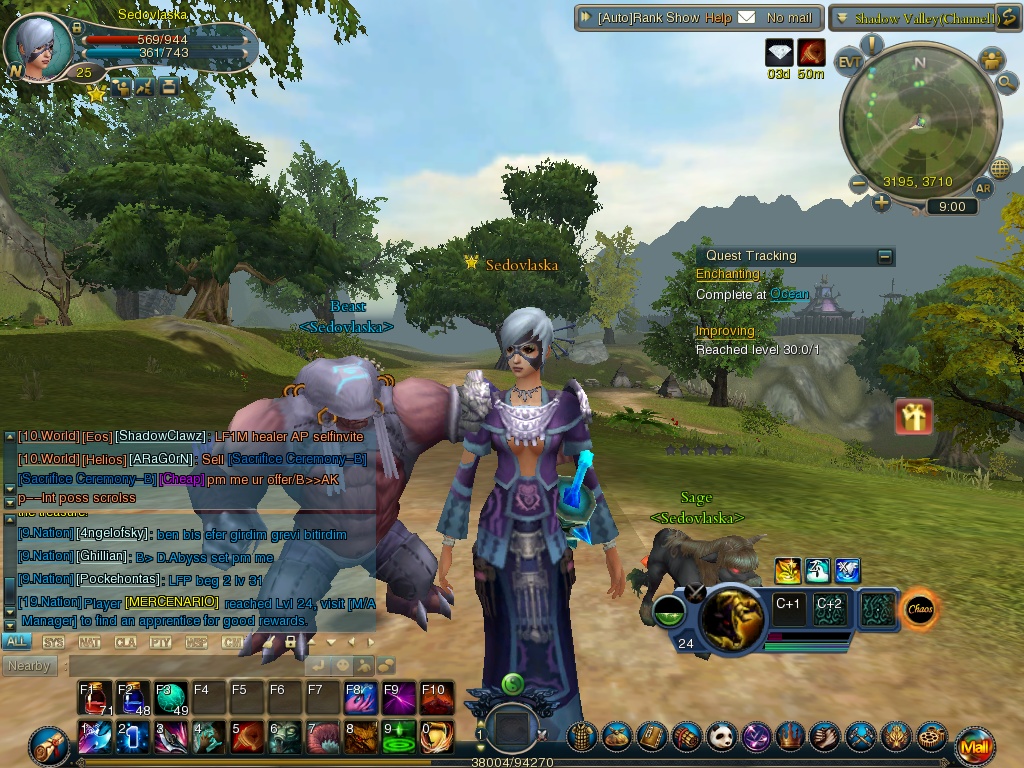Zoom out the minimap with minus button
Viewport: 1024px width, 768px height.
click(x=858, y=183)
